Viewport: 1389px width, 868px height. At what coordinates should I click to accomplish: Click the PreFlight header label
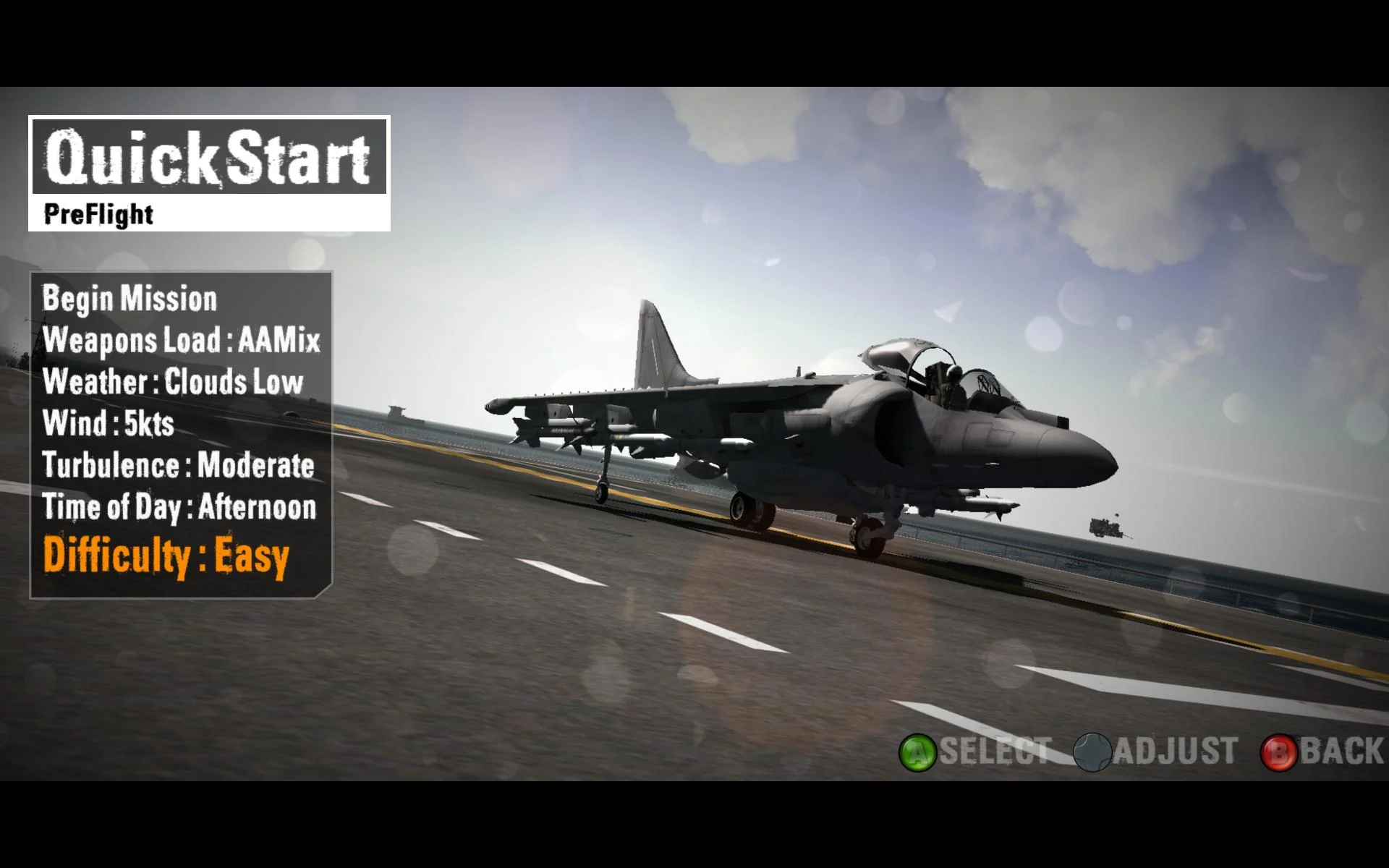(97, 214)
